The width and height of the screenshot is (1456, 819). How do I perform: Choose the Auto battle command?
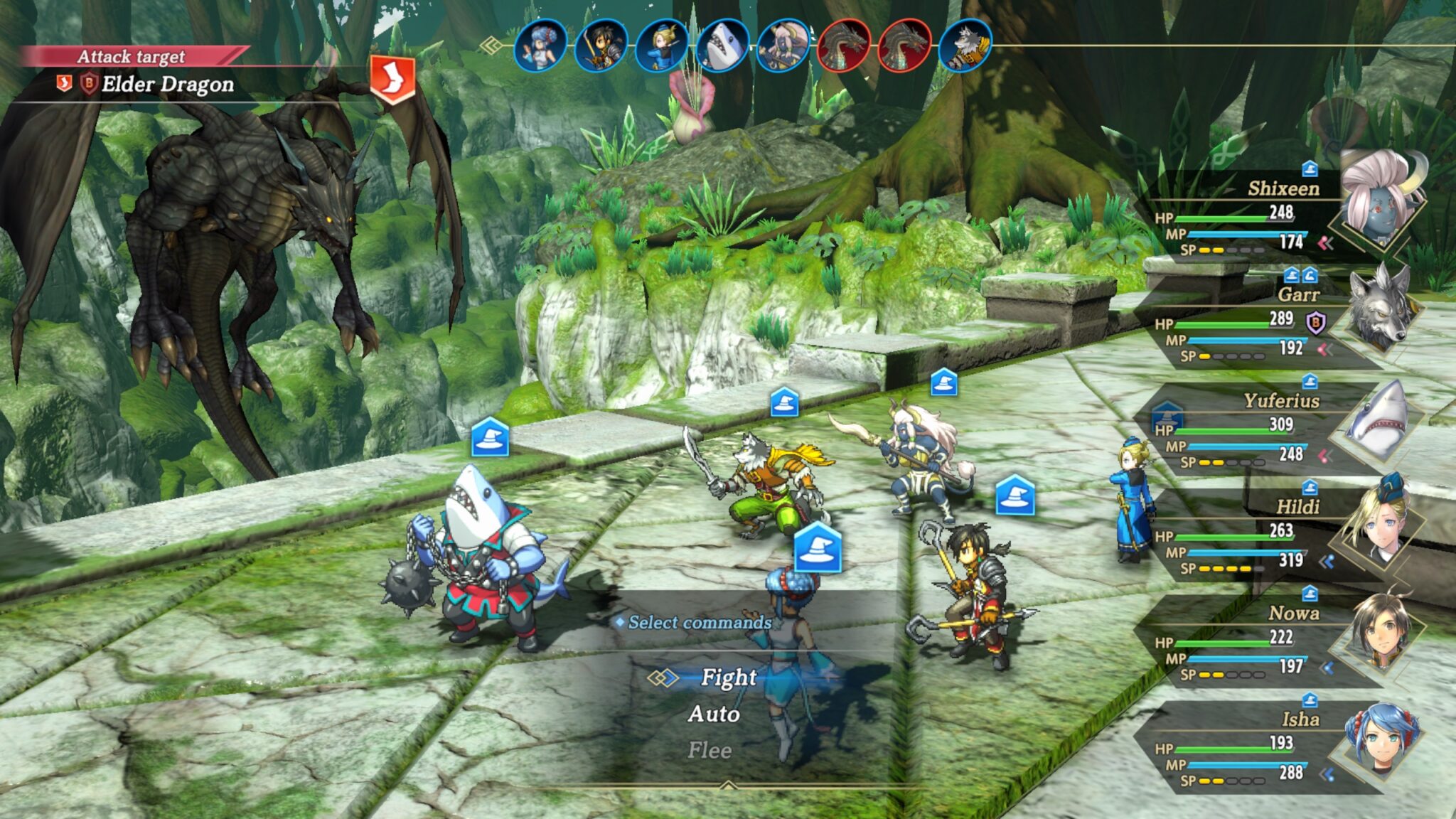(714, 714)
